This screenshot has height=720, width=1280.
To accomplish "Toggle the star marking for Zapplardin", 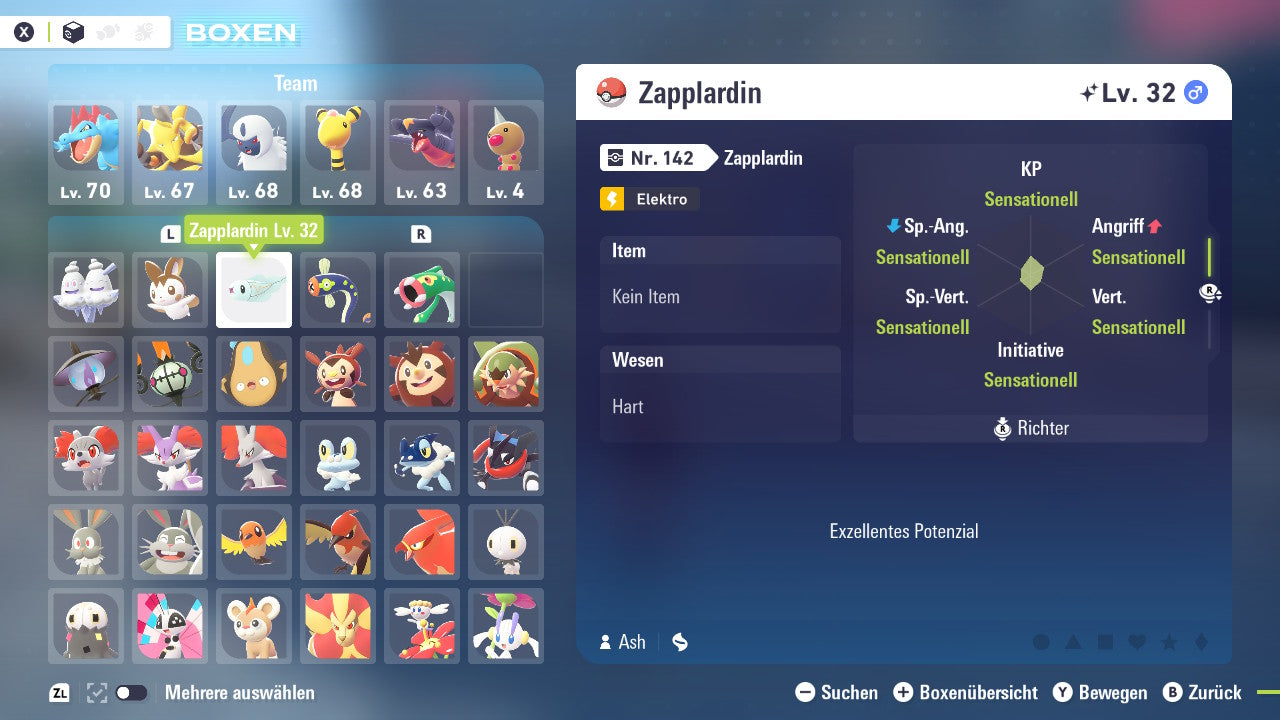I will coord(1168,641).
